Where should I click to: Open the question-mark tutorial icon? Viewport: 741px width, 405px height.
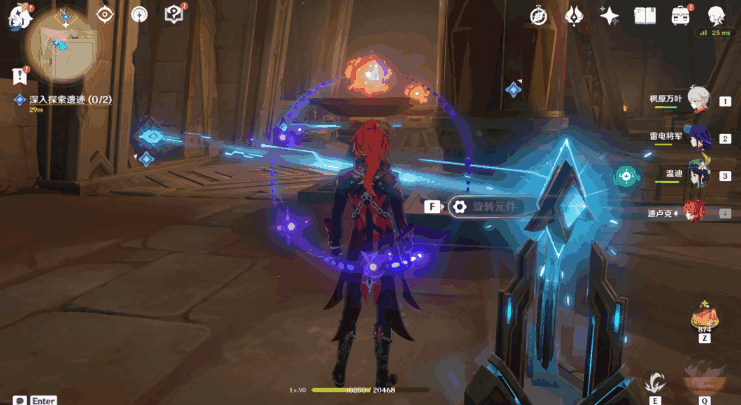pyautogui.click(x=174, y=14)
